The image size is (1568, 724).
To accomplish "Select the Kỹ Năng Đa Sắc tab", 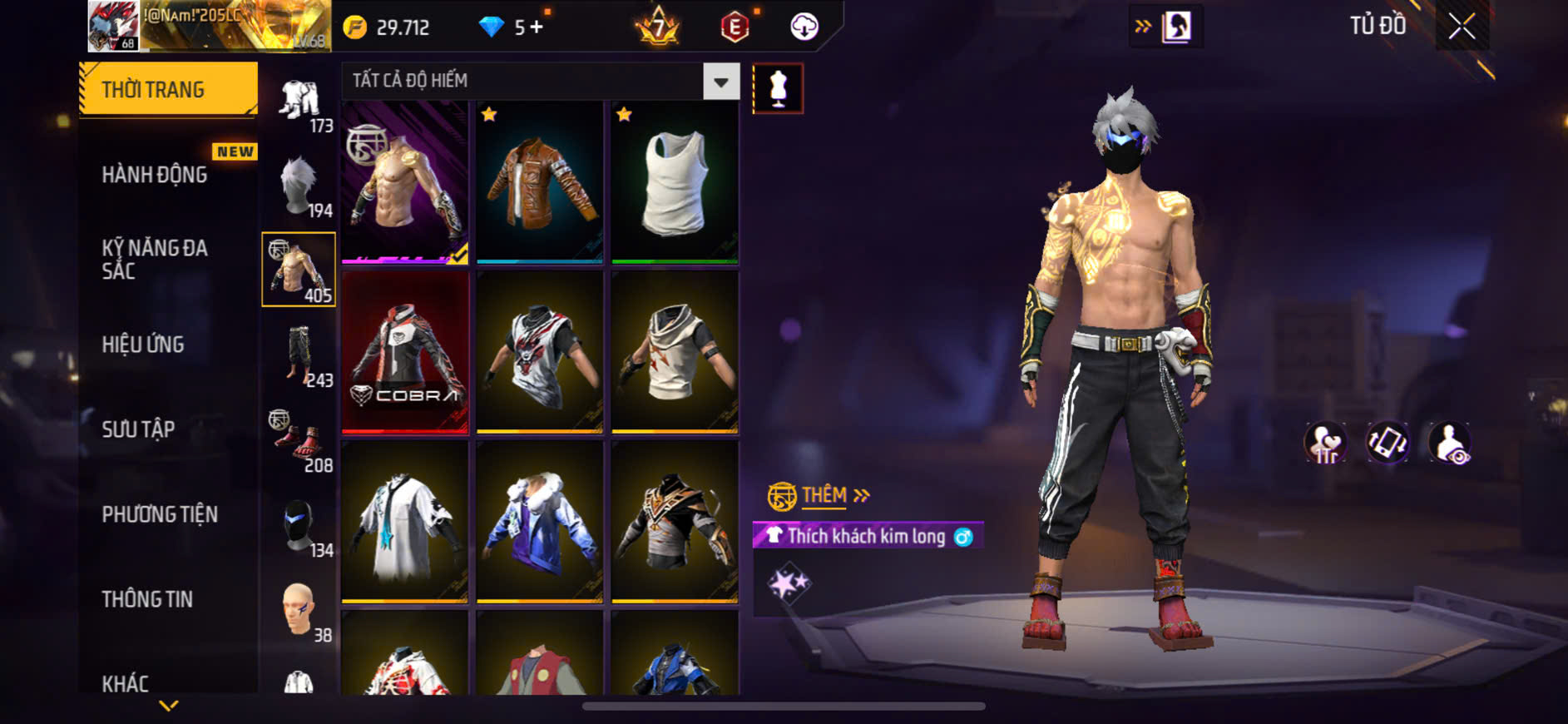I will (155, 259).
